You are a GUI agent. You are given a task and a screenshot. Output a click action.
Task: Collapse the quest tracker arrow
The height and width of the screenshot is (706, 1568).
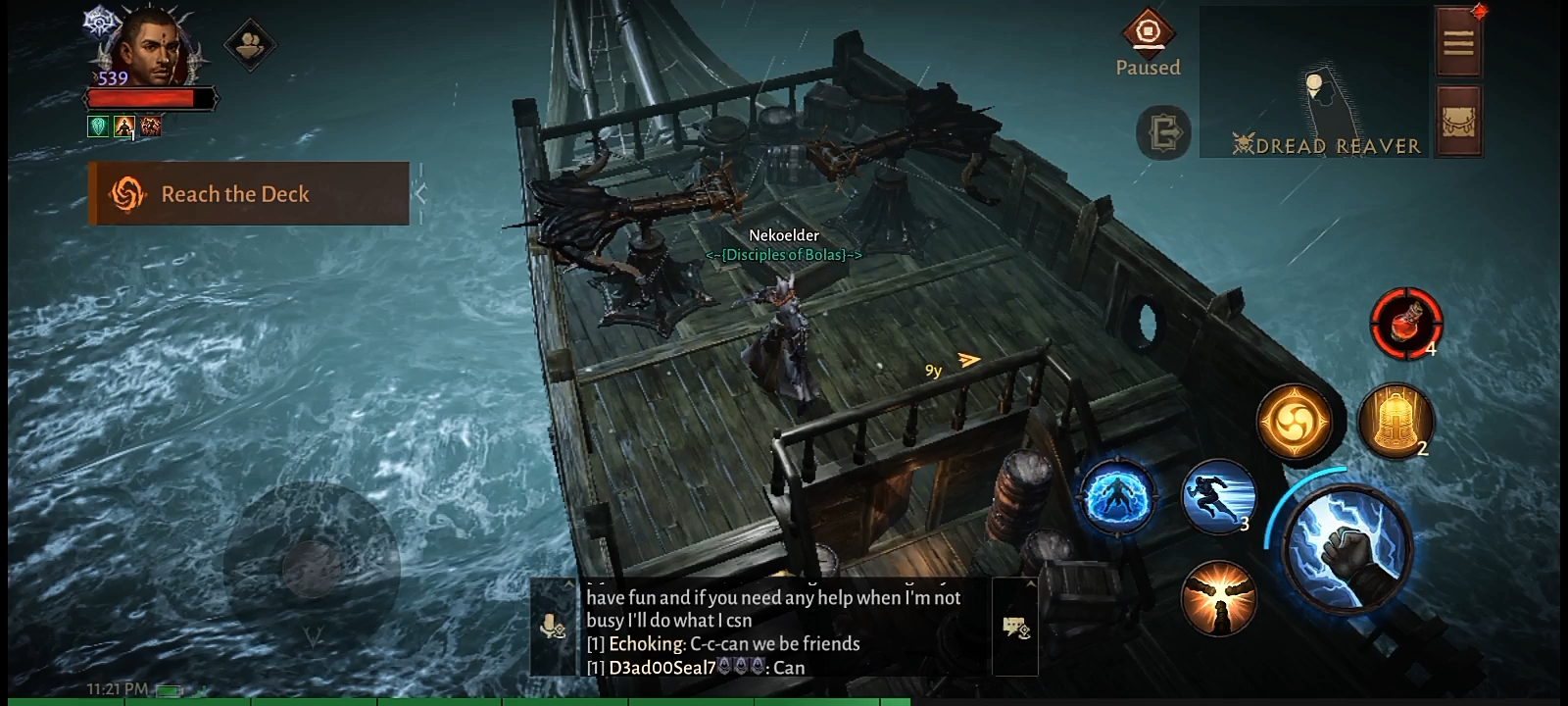[x=420, y=194]
